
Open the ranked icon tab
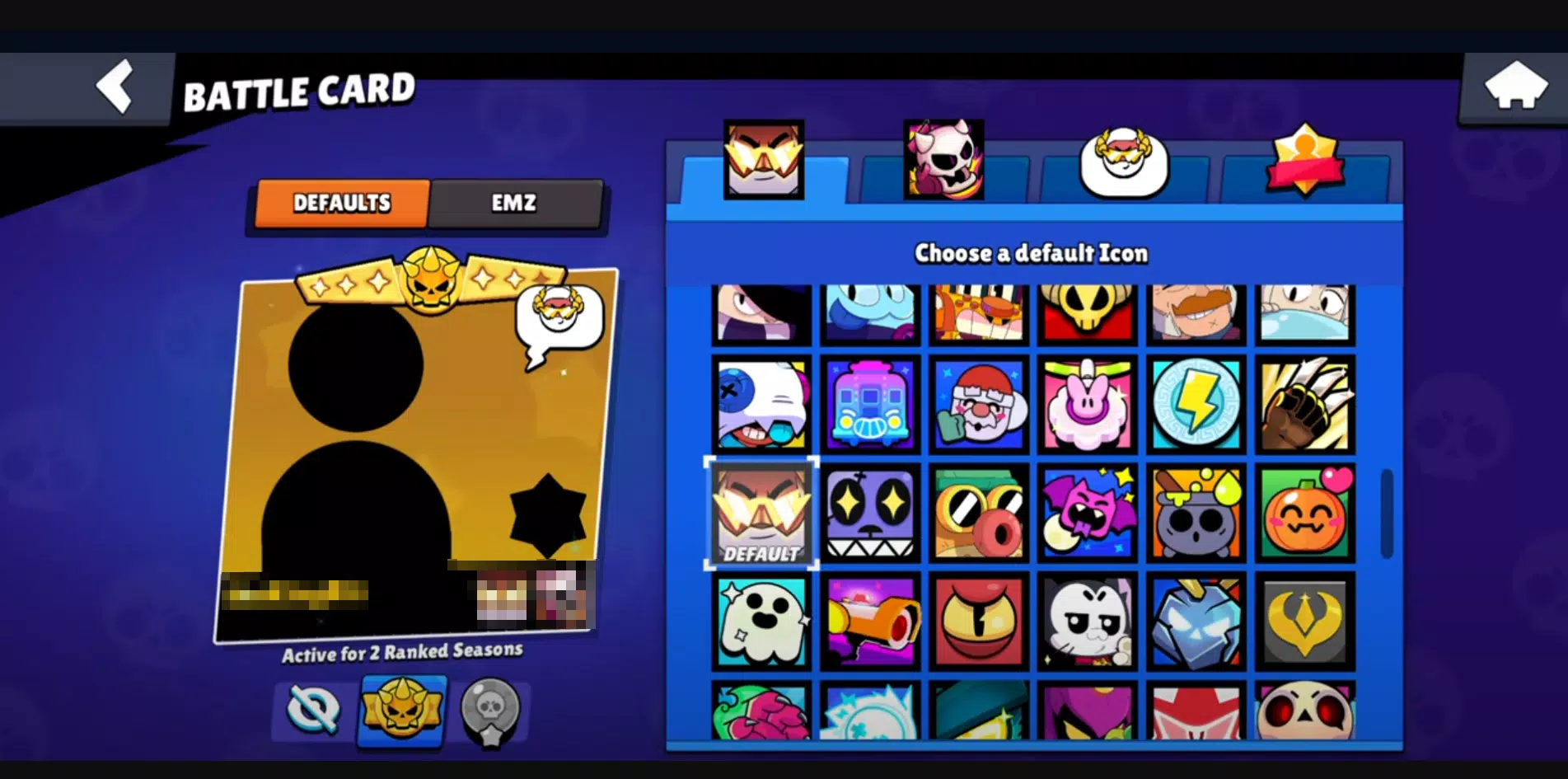pos(1304,162)
